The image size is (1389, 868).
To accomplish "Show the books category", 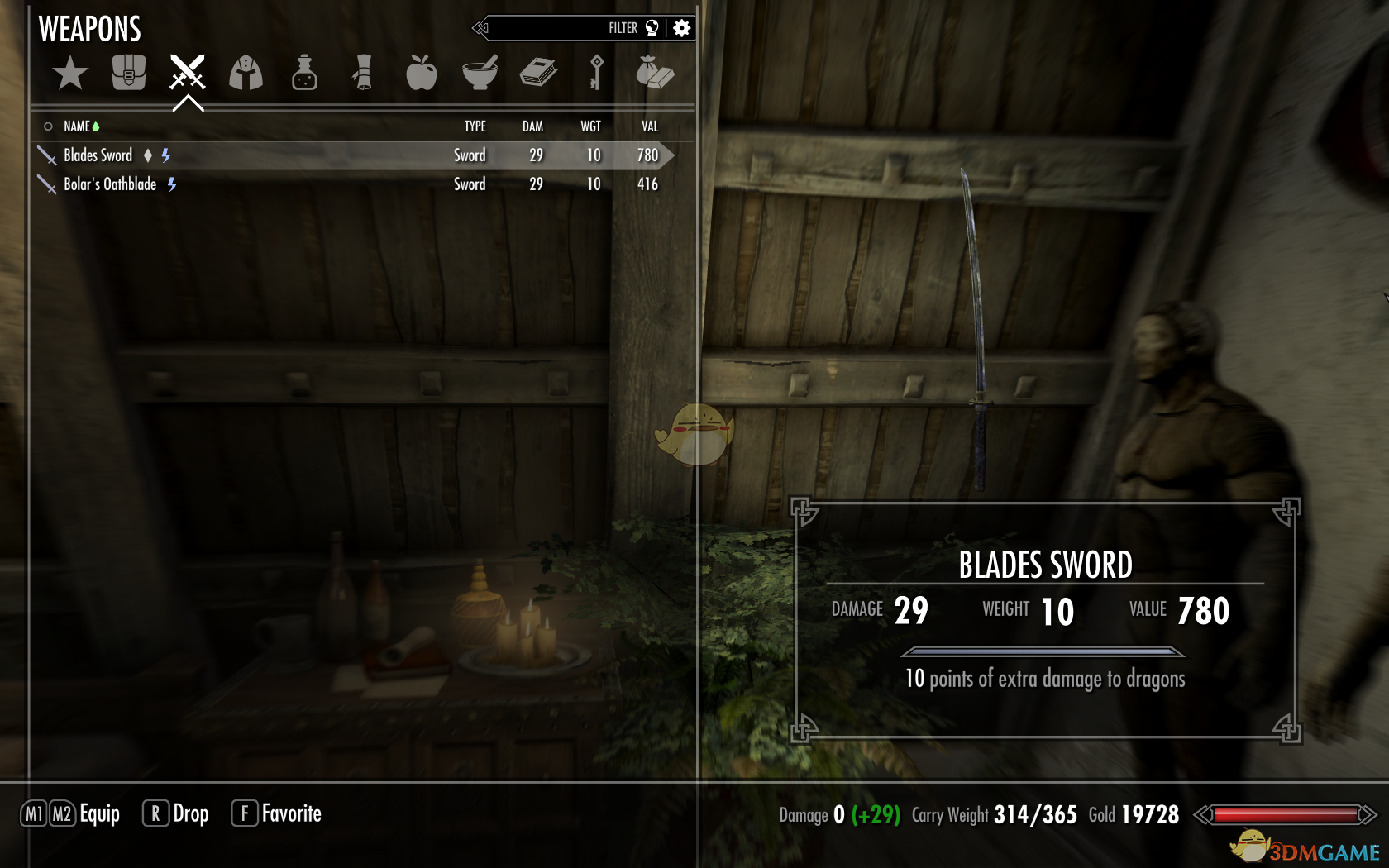I will [538, 73].
